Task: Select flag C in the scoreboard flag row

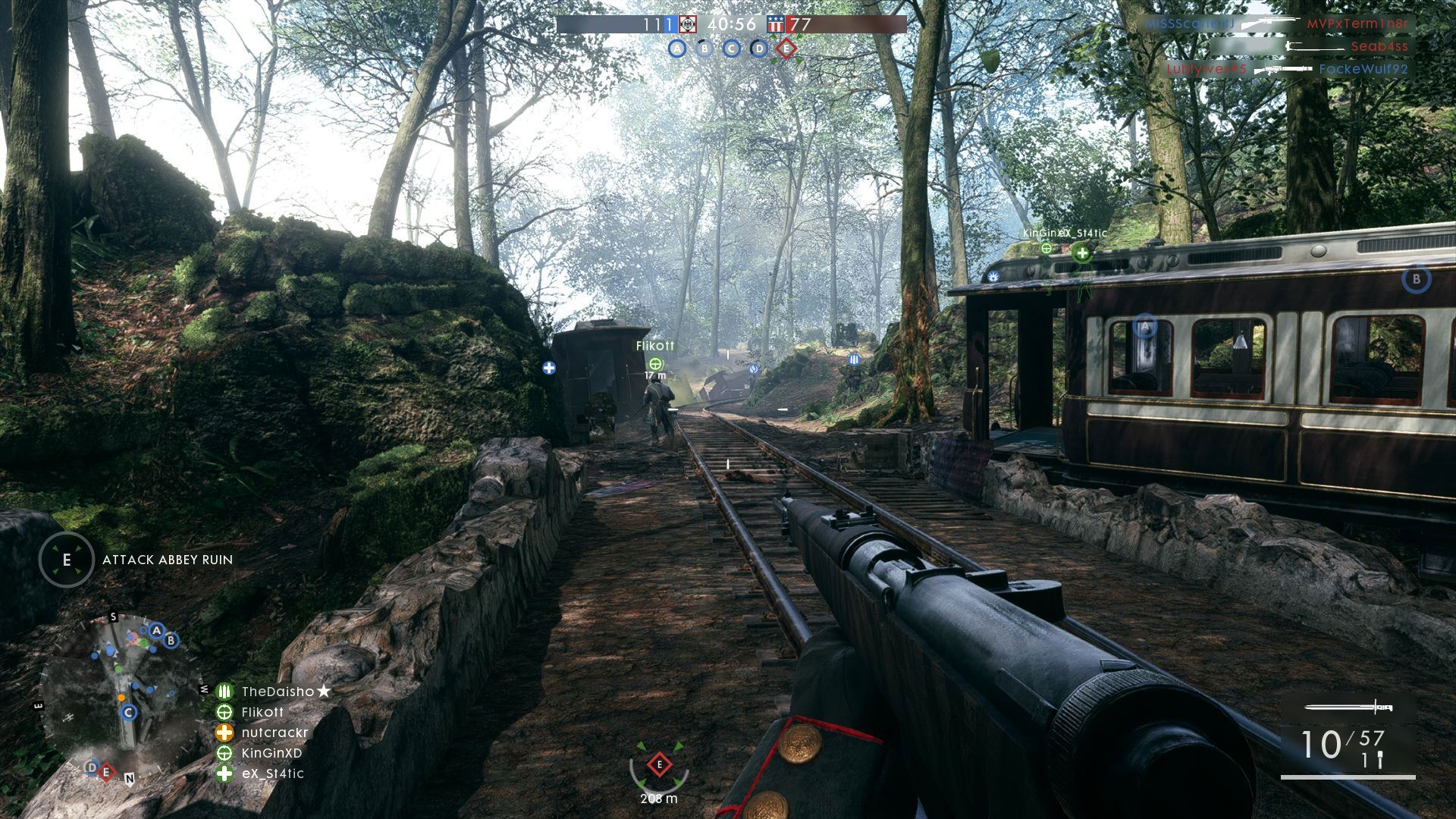Action: point(732,49)
